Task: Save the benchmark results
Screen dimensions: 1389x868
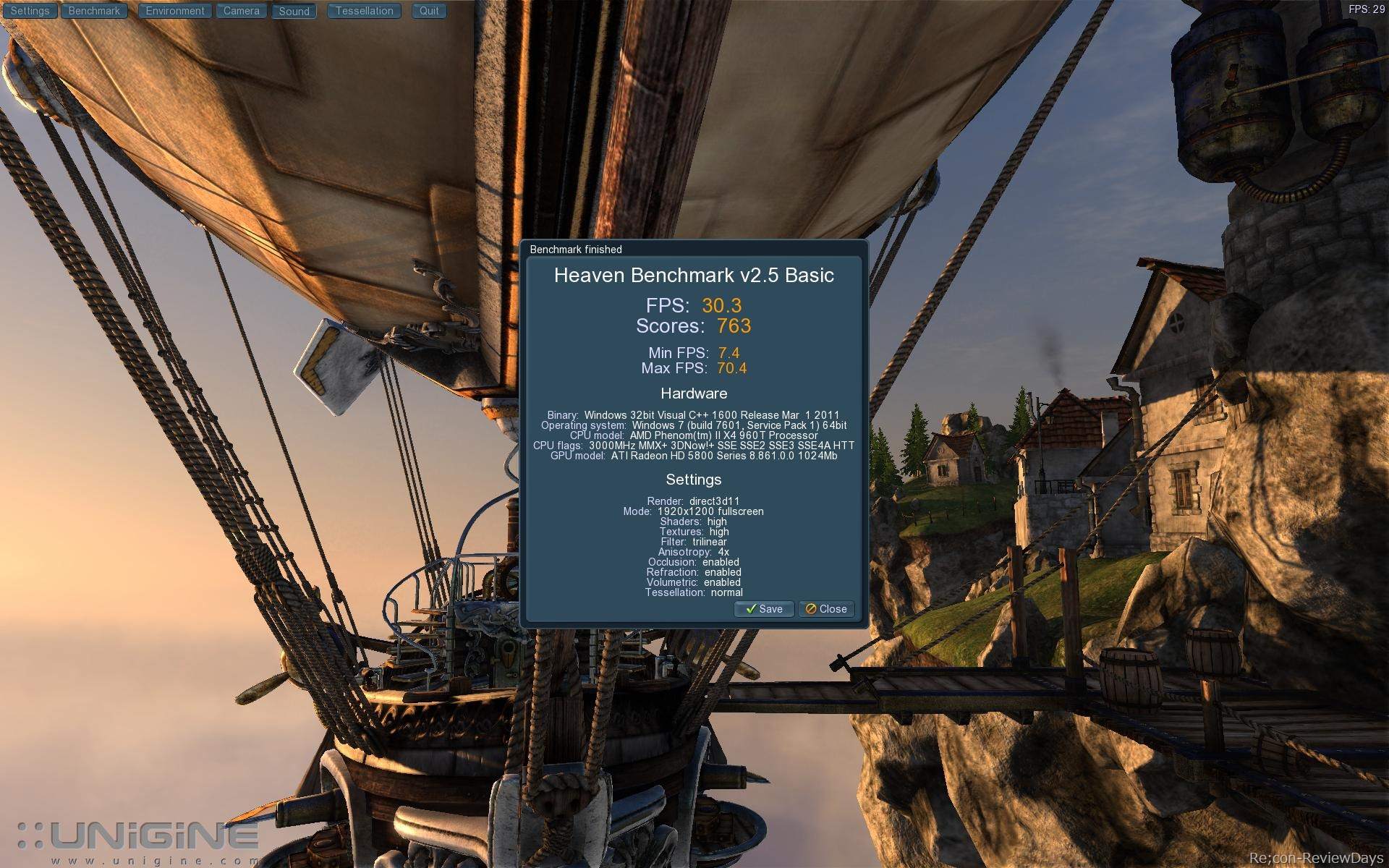Action: coord(764,609)
